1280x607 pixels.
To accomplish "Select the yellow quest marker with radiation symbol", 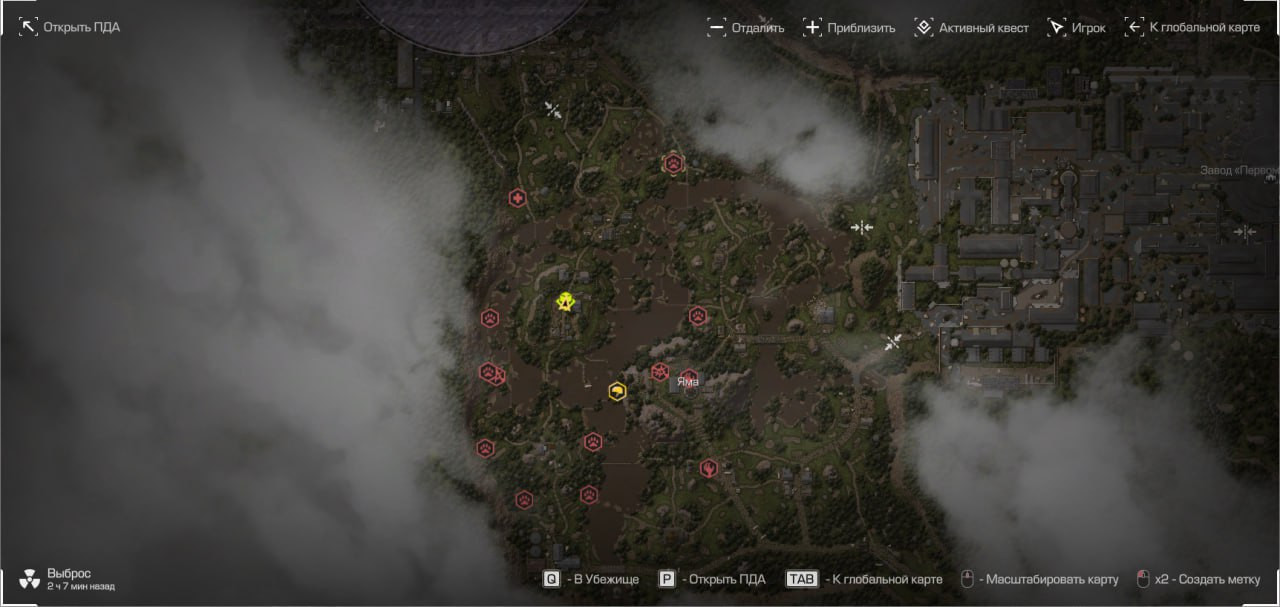I will (566, 300).
